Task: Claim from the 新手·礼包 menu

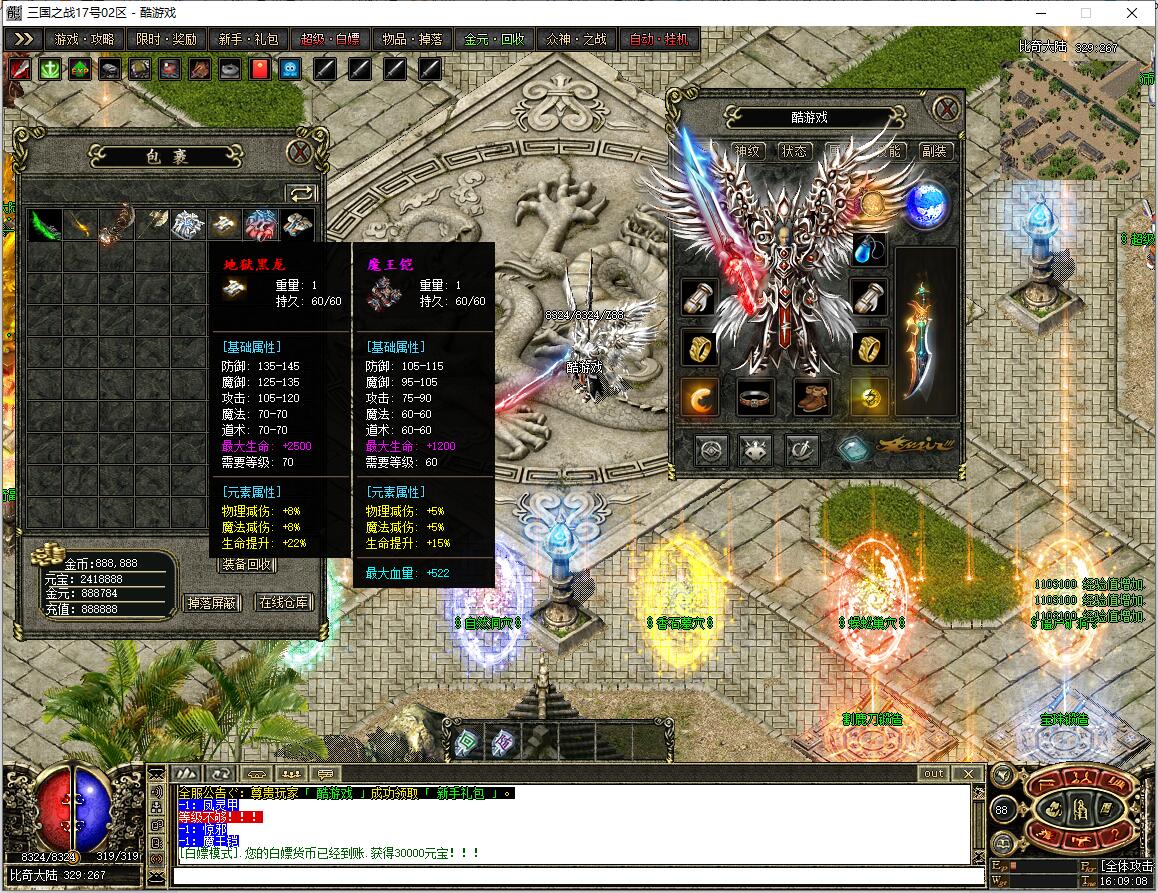Action: 248,39
